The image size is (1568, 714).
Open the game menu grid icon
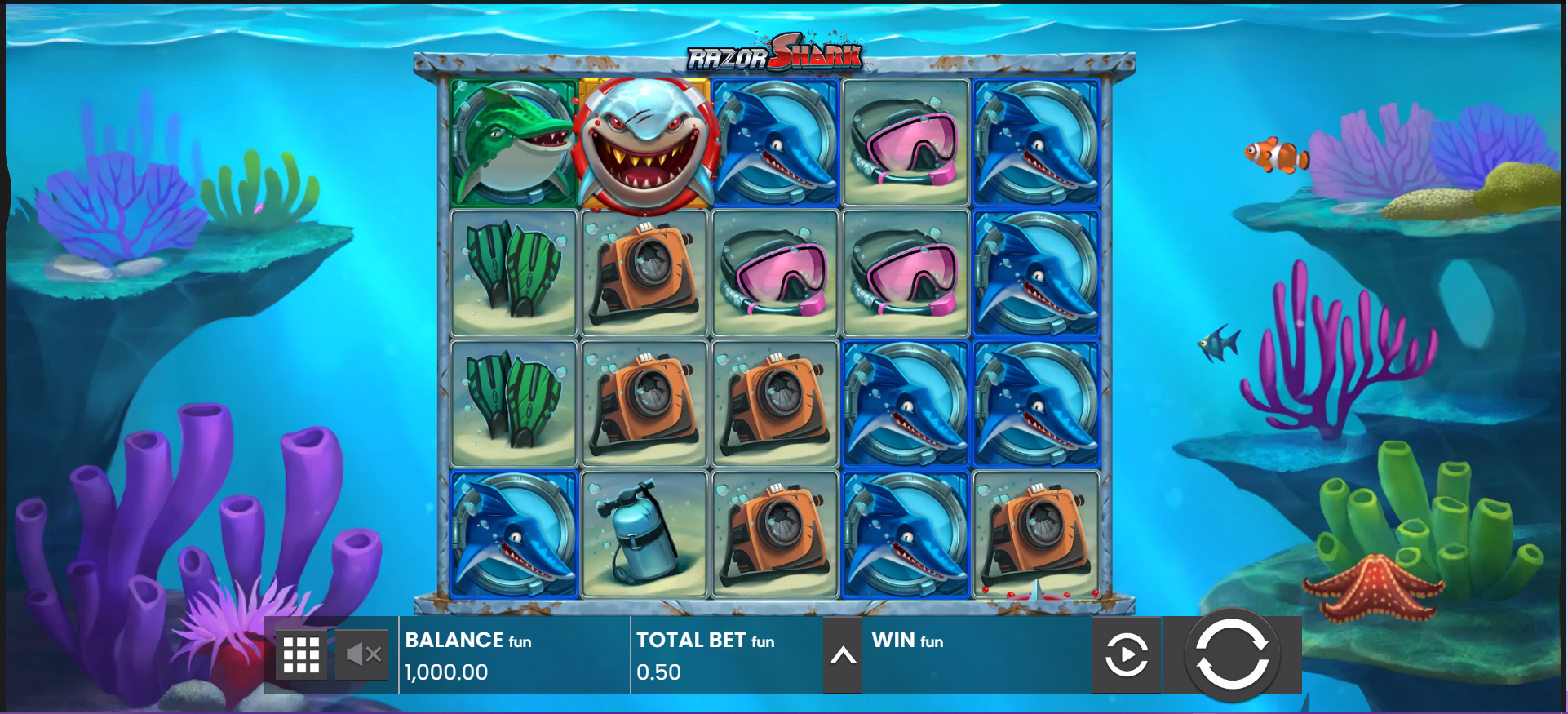pos(301,654)
